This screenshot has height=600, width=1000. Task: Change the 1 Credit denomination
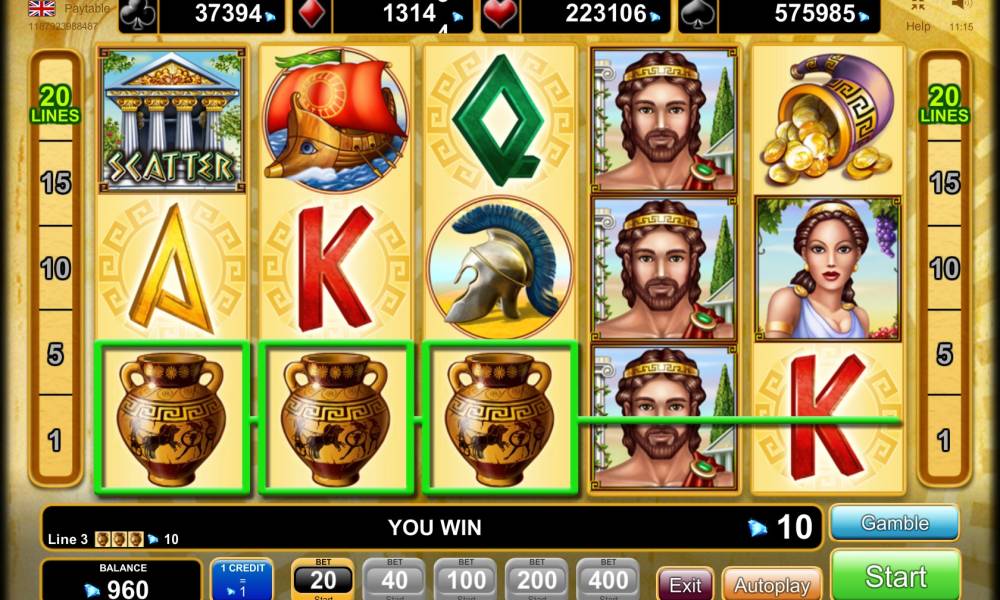click(241, 581)
